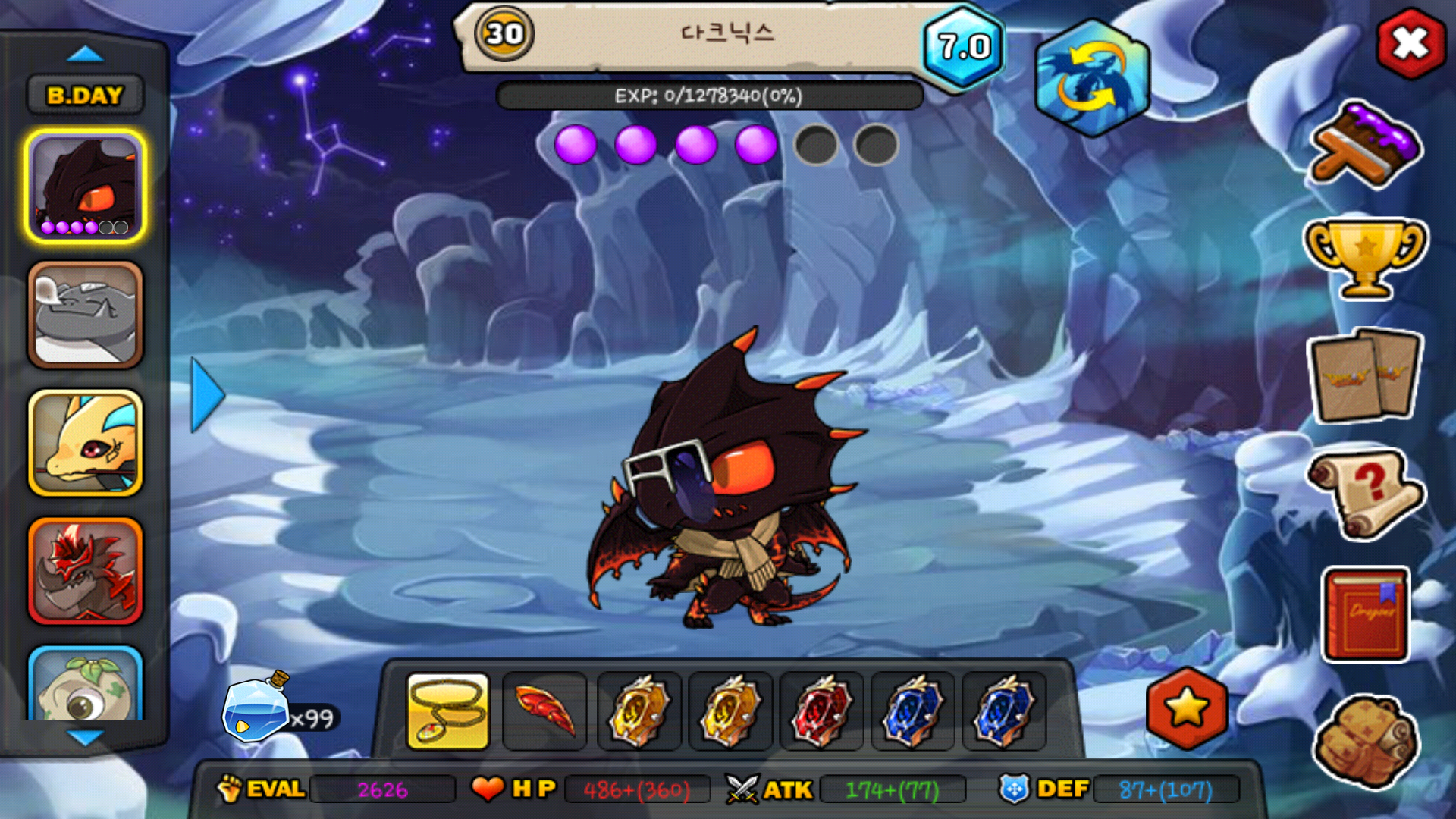Choose the gray rhino dragon portrait
The image size is (1456, 819).
coord(85,315)
